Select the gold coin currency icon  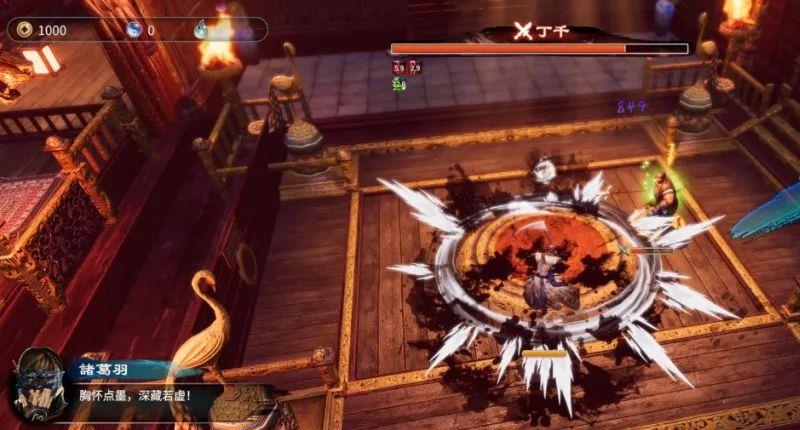pos(25,30)
